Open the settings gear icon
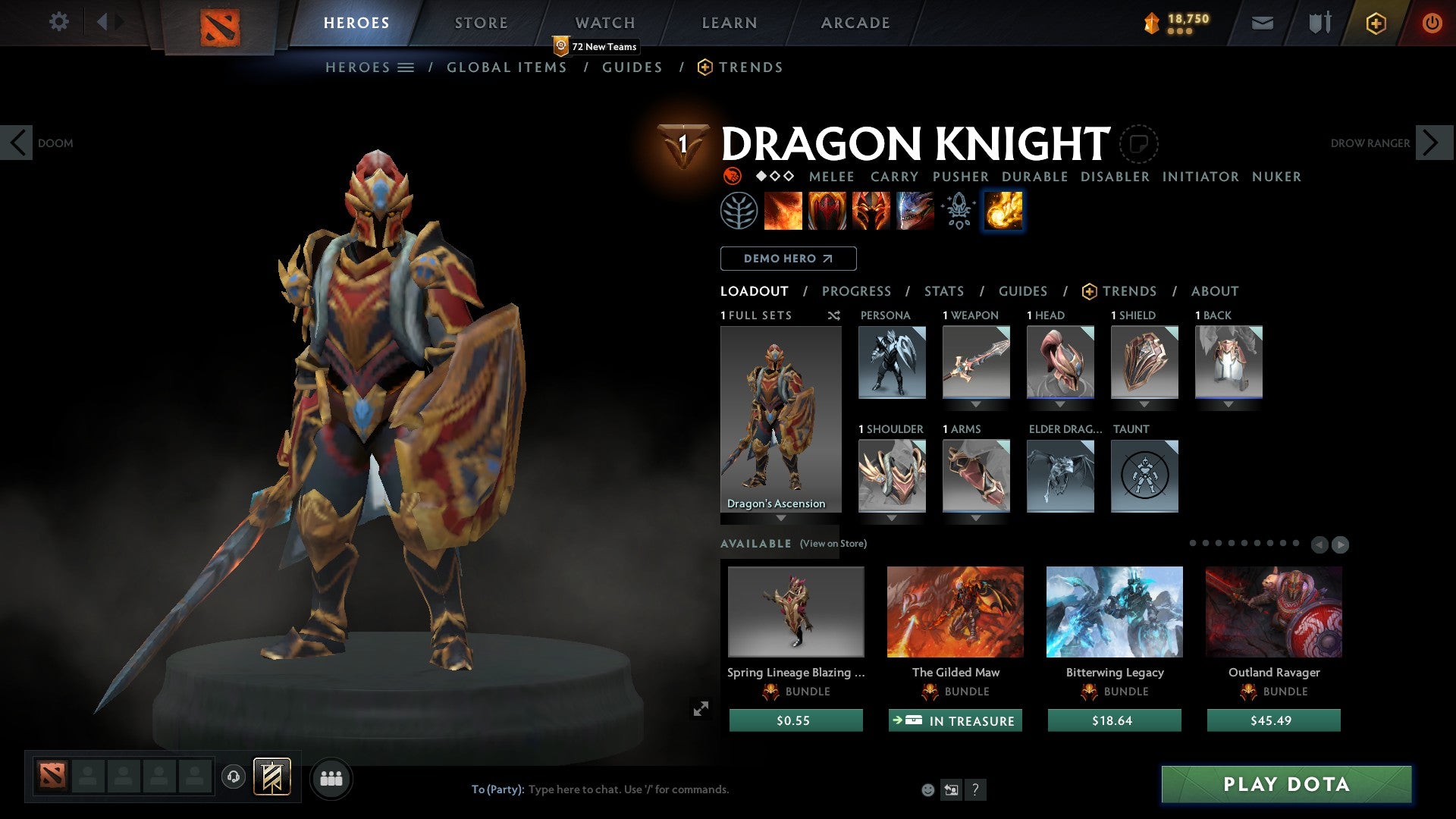Image resolution: width=1456 pixels, height=819 pixels. pyautogui.click(x=58, y=21)
